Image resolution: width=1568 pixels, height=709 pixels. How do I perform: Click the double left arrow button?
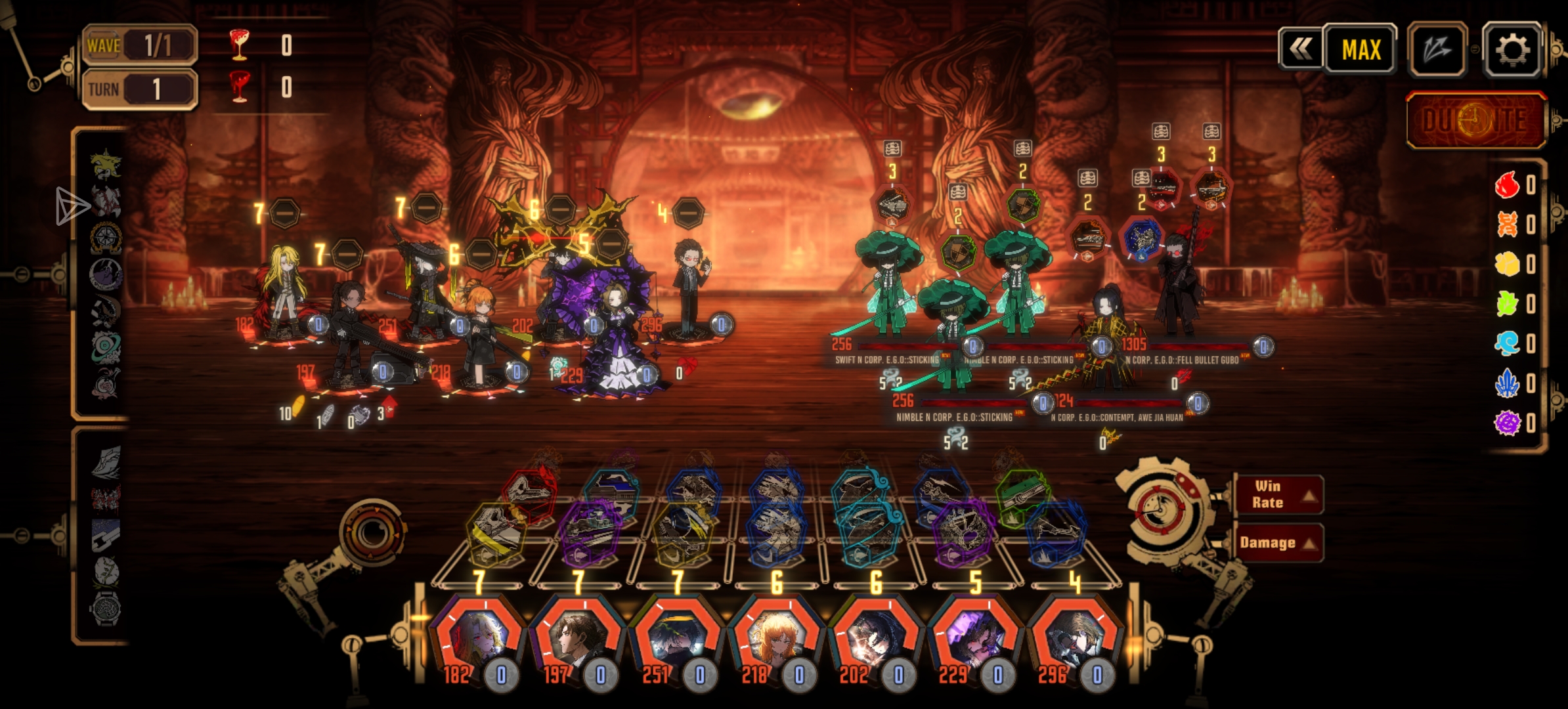(x=1301, y=49)
